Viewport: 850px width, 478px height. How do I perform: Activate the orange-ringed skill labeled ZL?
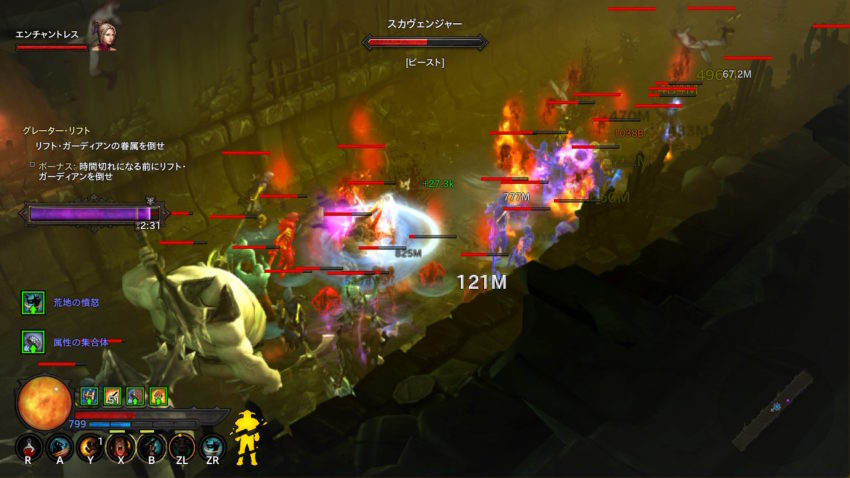(x=182, y=447)
